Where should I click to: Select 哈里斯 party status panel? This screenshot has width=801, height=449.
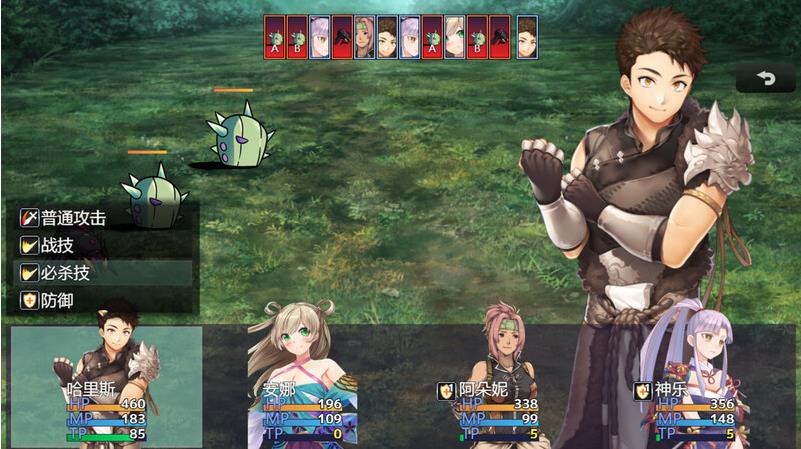[107, 387]
